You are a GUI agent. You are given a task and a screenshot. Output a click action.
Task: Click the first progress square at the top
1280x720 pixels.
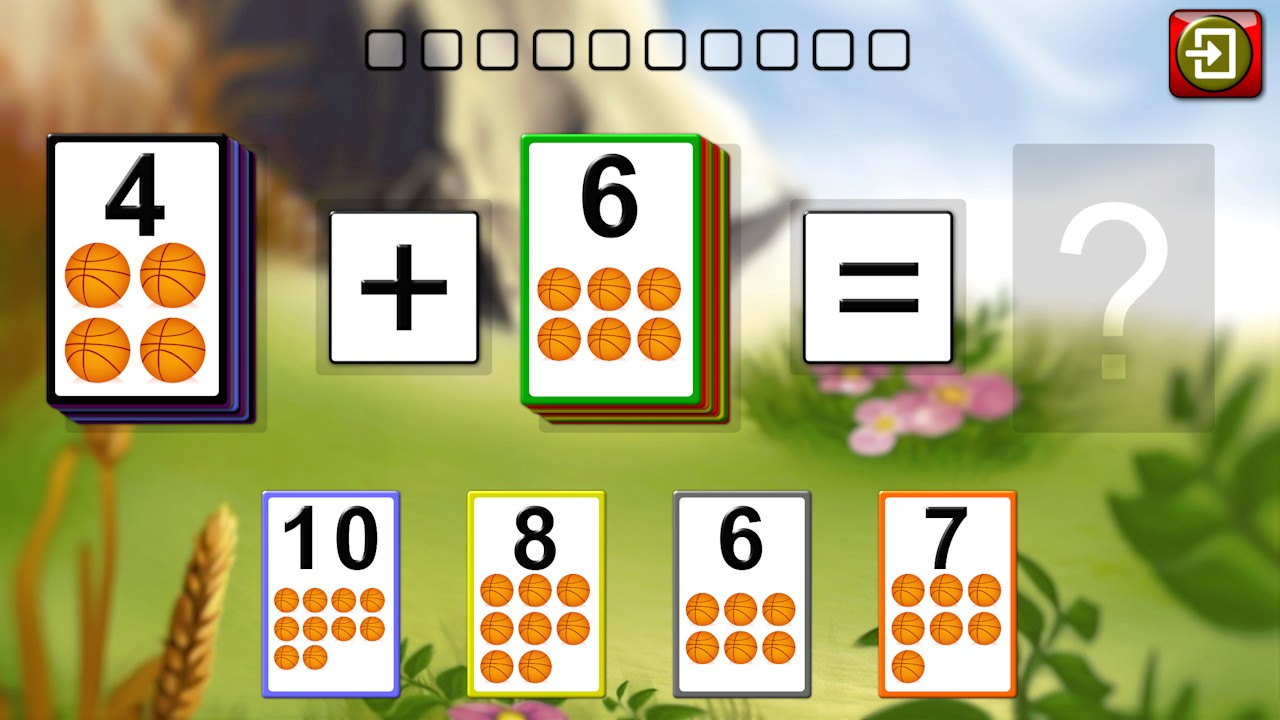click(385, 49)
